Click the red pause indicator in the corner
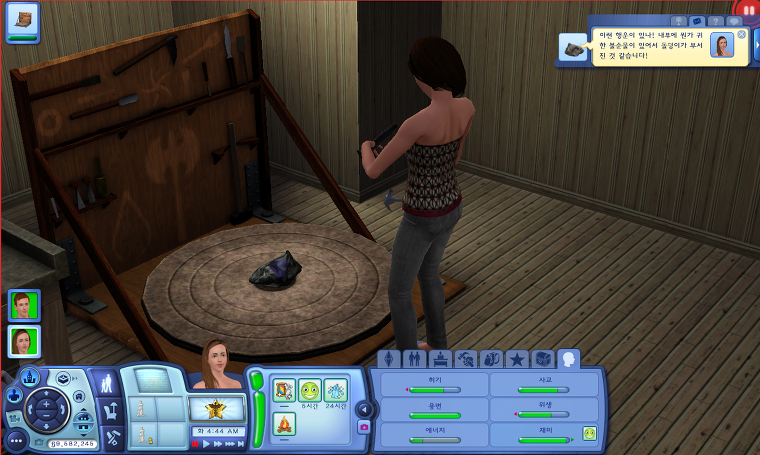 tap(749, 8)
